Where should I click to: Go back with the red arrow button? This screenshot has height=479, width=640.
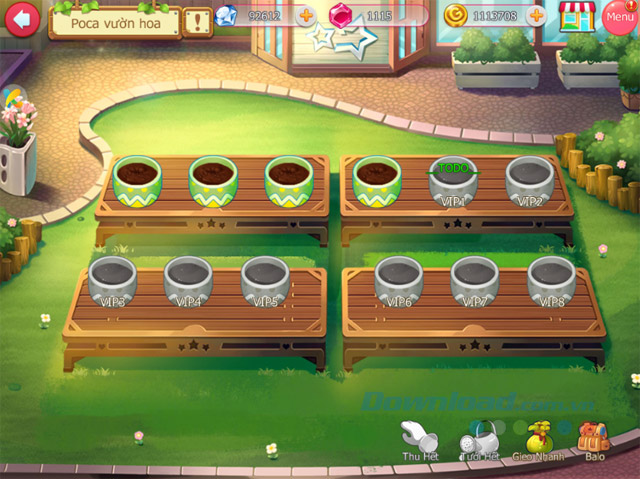20,18
